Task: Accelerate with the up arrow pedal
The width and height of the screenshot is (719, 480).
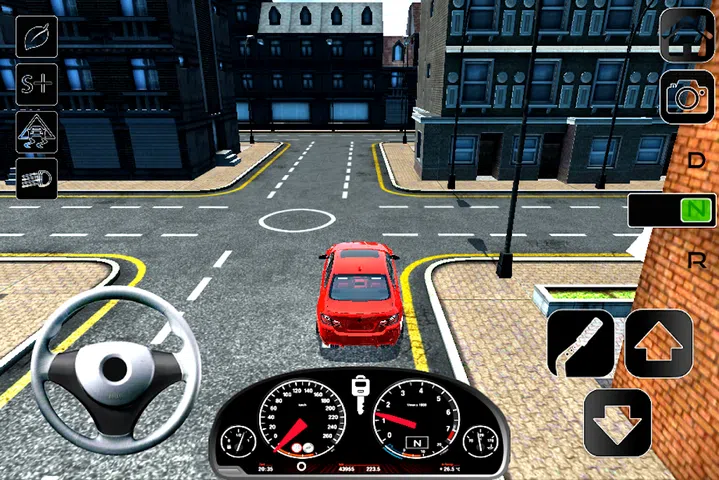Action: pyautogui.click(x=659, y=343)
